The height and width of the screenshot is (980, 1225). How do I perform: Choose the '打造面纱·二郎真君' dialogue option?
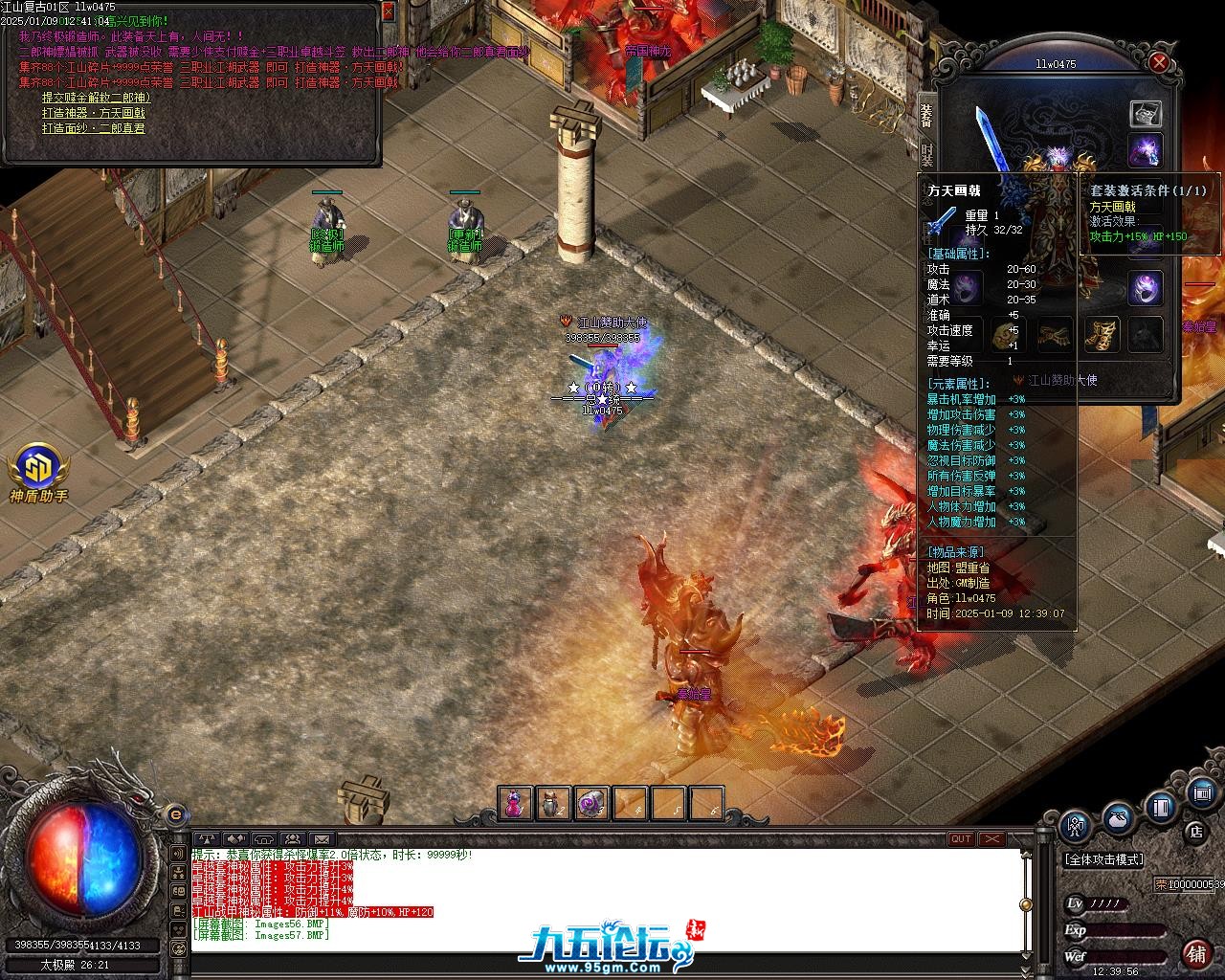[94, 128]
